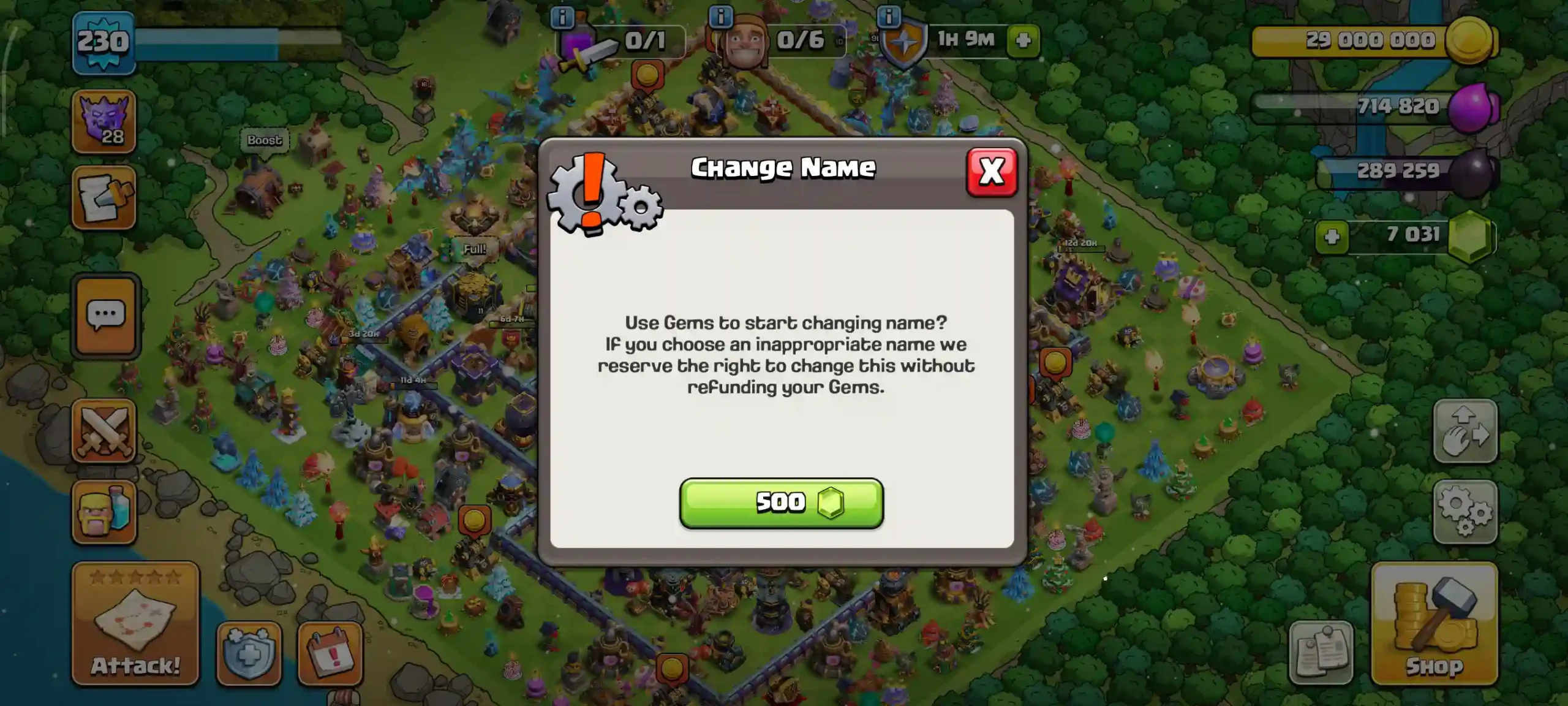Open the chat panel
Viewport: 1568px width, 706px height.
(105, 314)
